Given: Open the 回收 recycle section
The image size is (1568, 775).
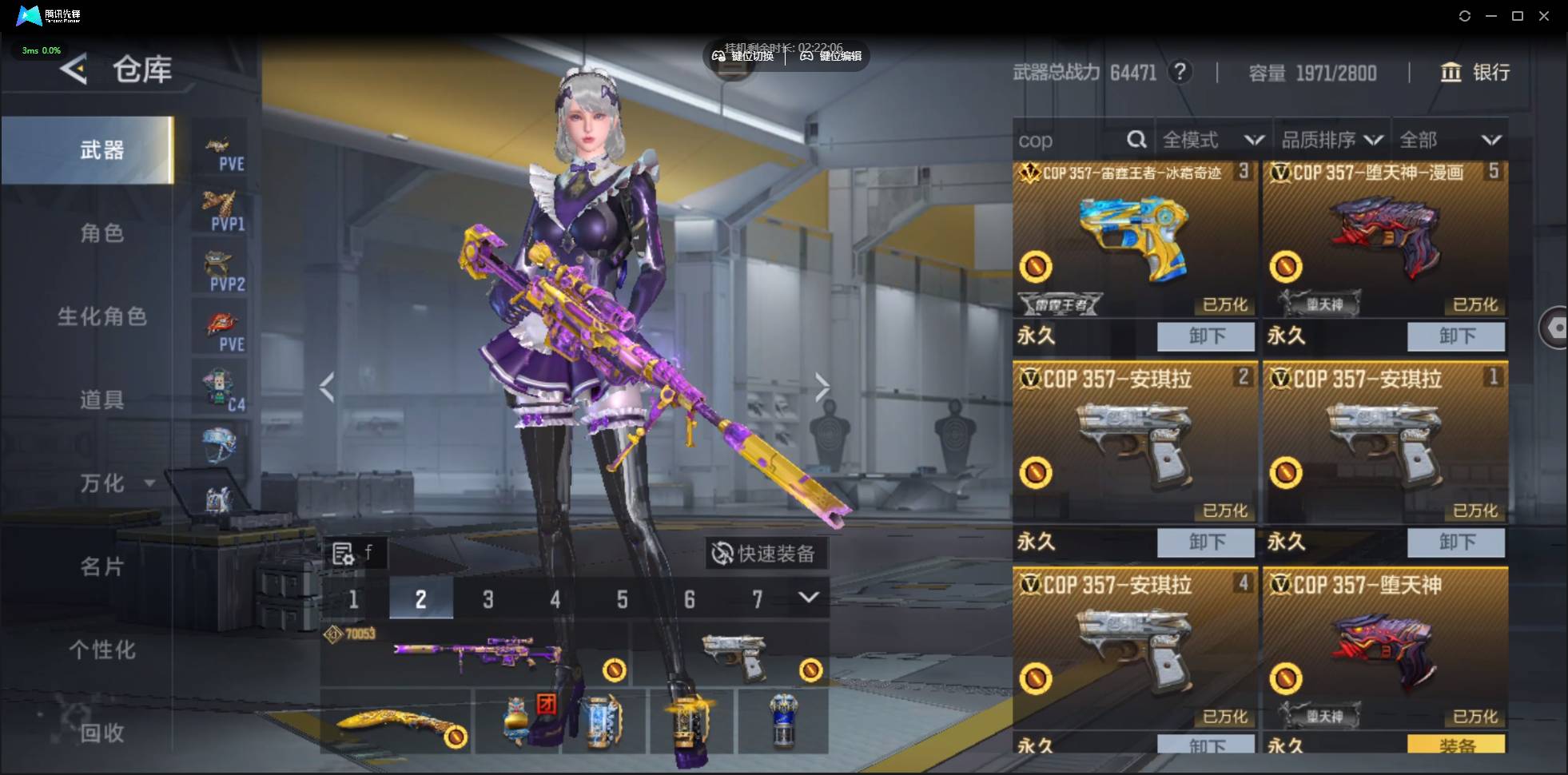Looking at the screenshot, I should (101, 732).
